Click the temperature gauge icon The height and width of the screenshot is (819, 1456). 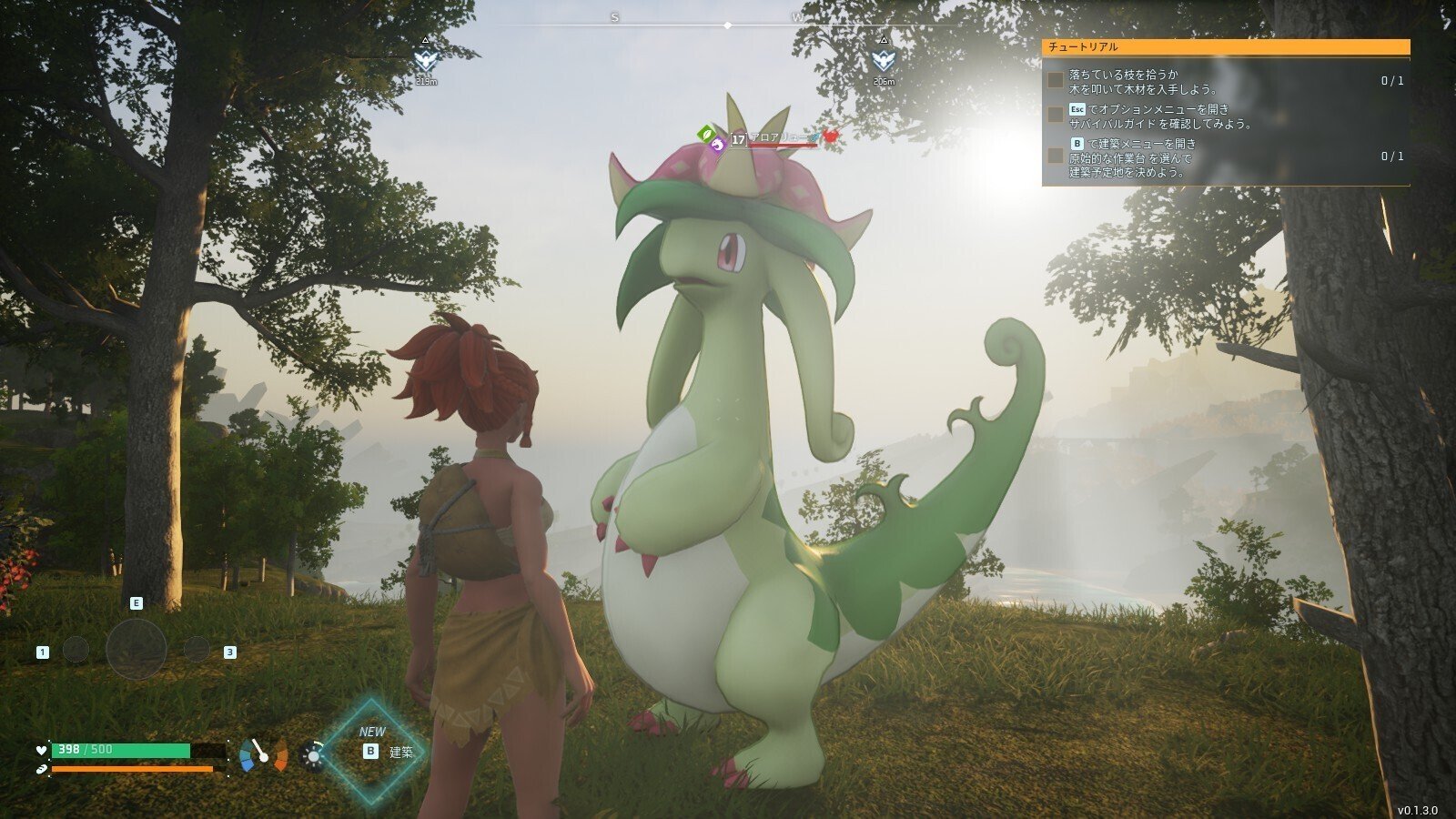264,755
